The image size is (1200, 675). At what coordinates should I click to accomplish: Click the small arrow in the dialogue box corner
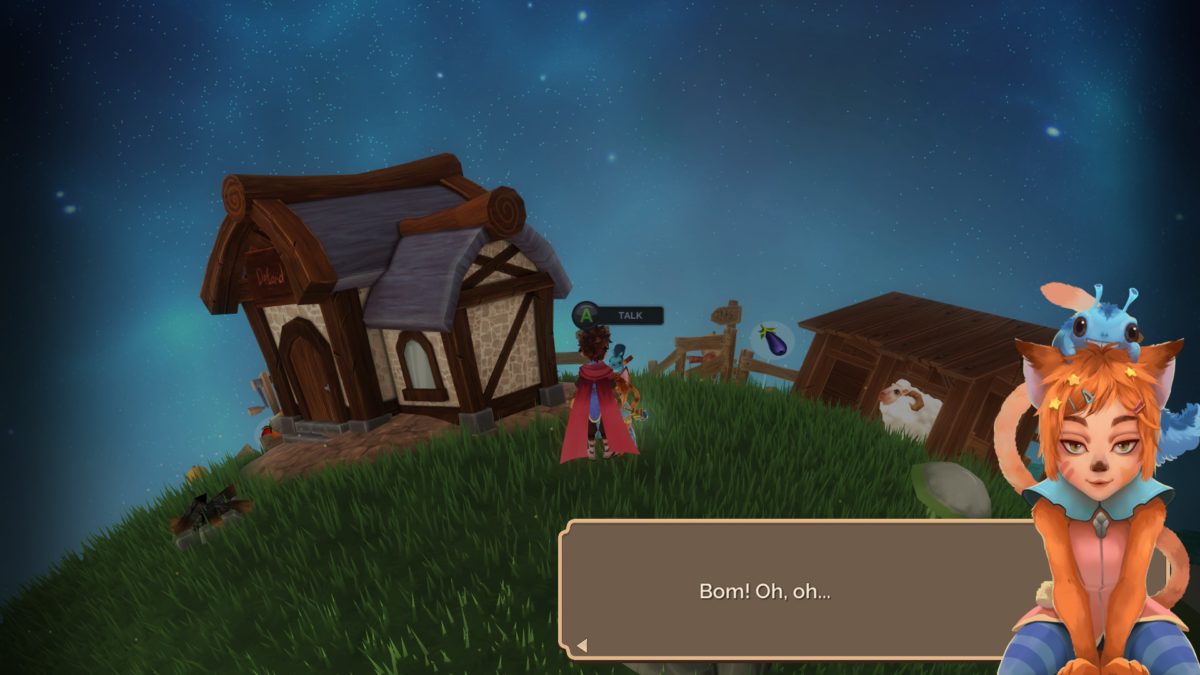582,646
